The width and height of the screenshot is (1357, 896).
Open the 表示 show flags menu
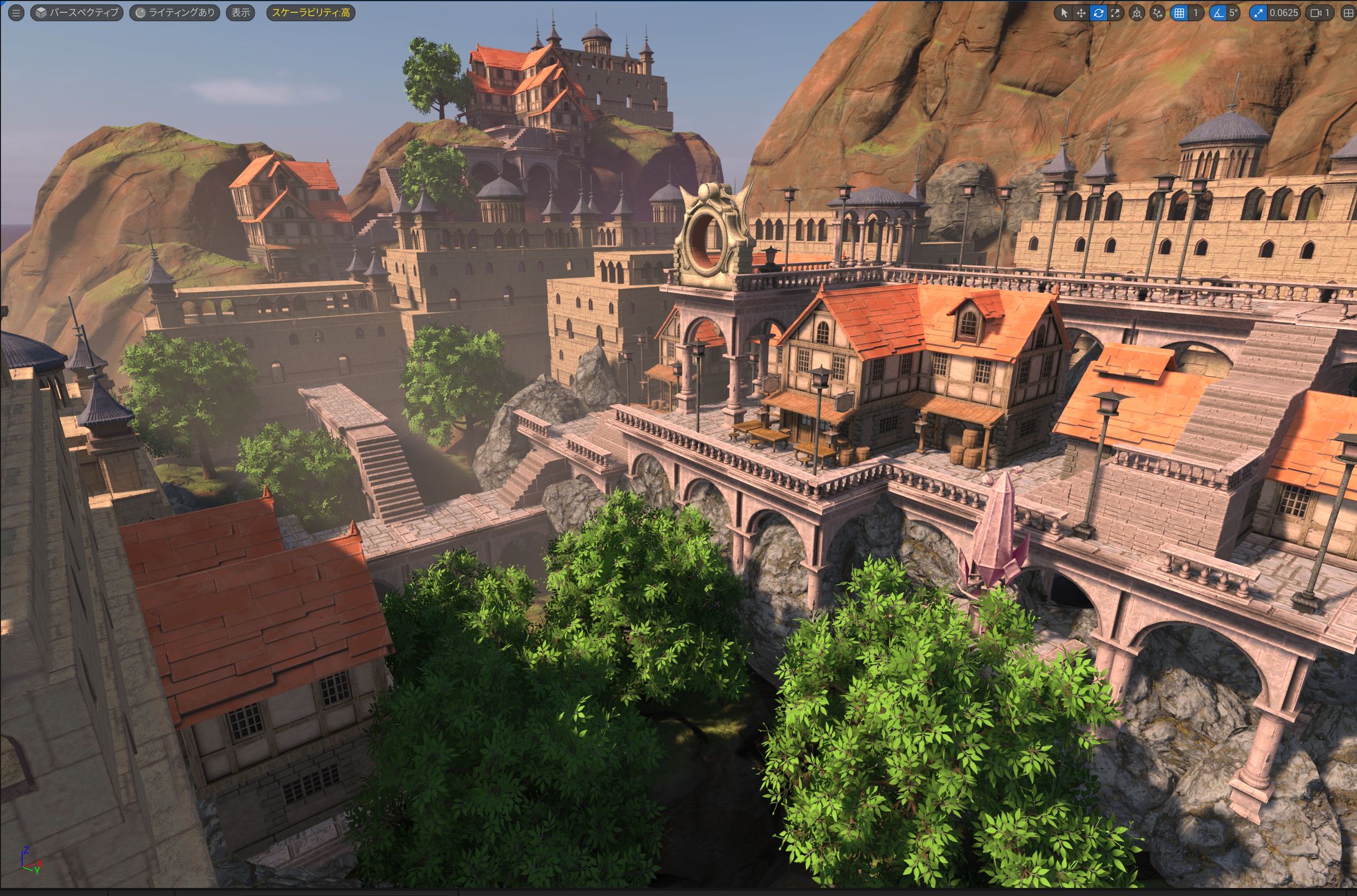[241, 12]
